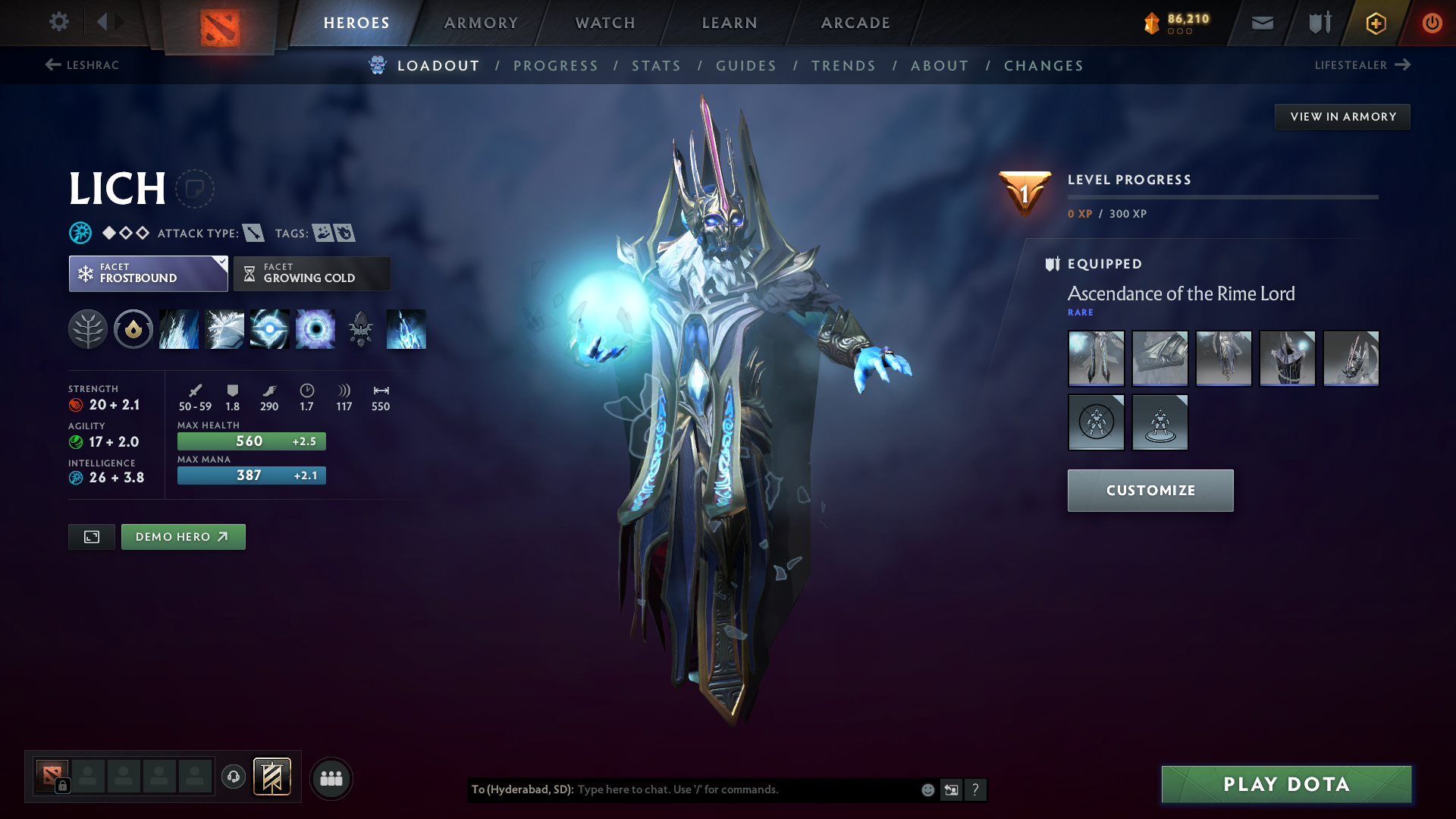
Task: Click VIEW IN ARMORY button
Action: coord(1342,116)
